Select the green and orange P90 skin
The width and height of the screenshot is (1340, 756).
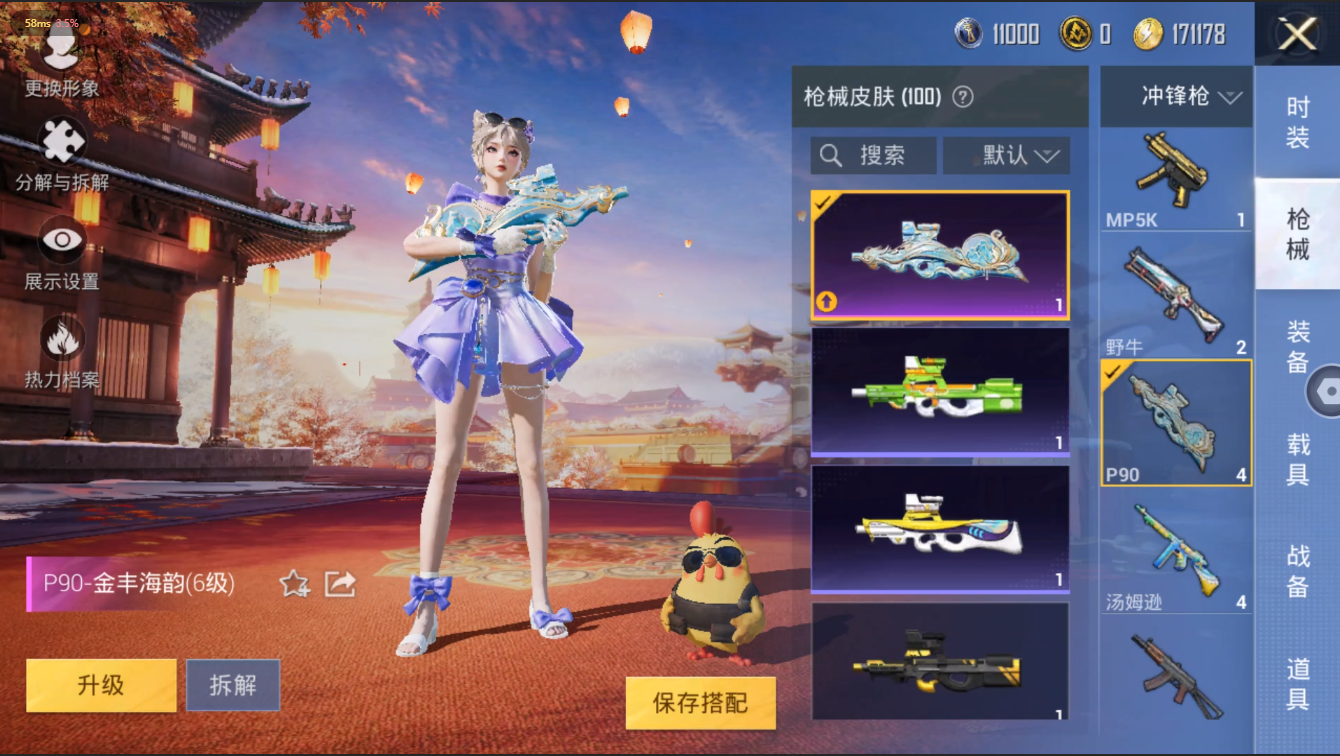coord(940,391)
